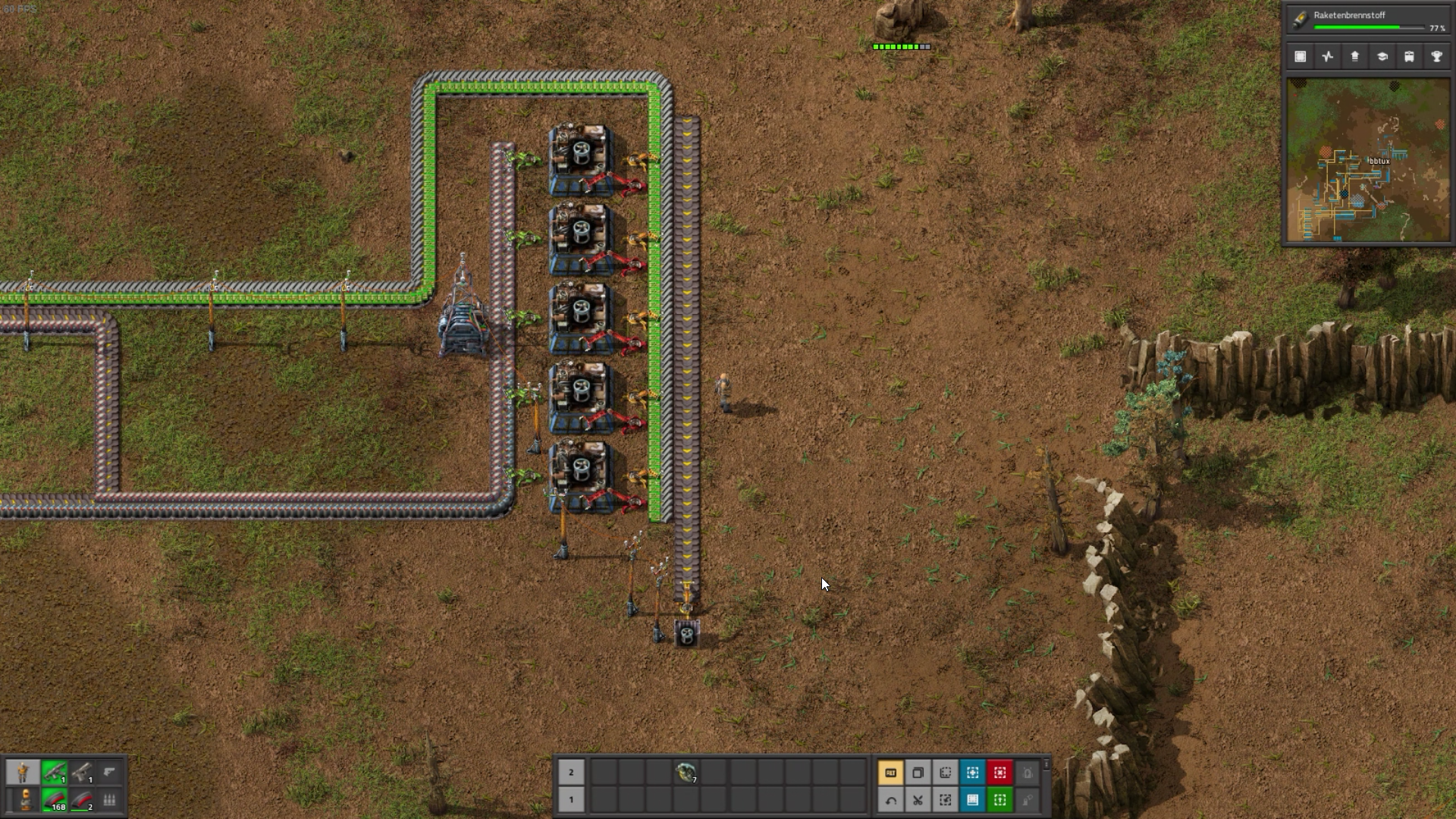This screenshot has width=1456, height=819.
Task: Click the undo arrow shortcut
Action: pyautogui.click(x=890, y=799)
